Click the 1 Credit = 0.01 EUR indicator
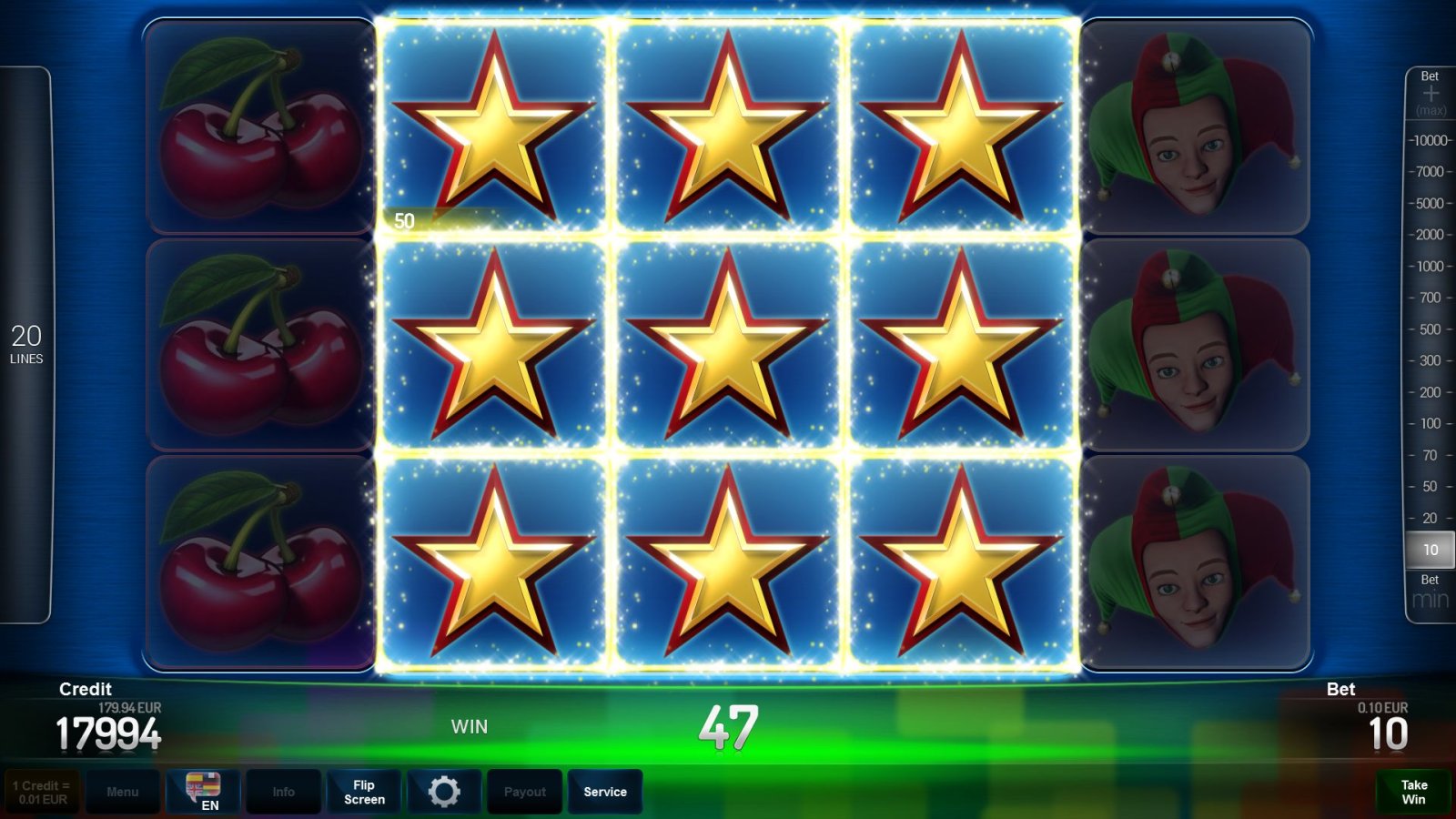The width and height of the screenshot is (1456, 819). coord(41,791)
